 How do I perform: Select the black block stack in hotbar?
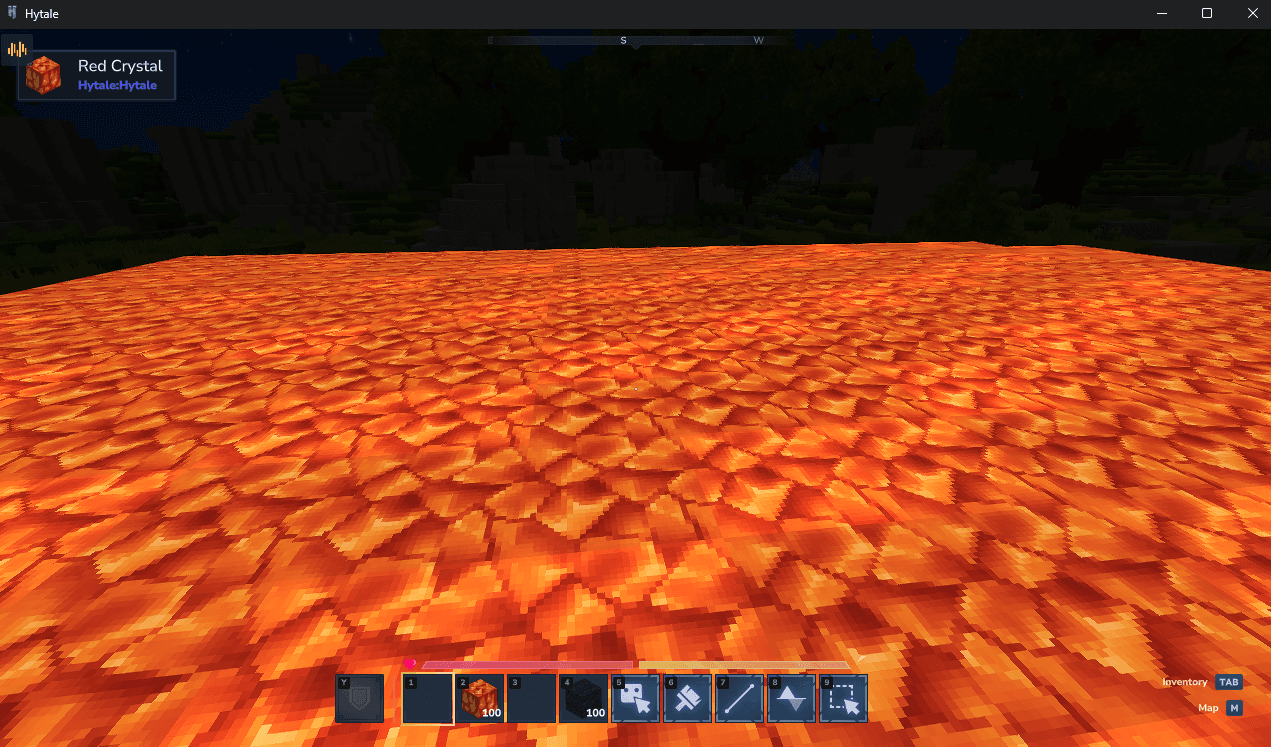tap(584, 698)
